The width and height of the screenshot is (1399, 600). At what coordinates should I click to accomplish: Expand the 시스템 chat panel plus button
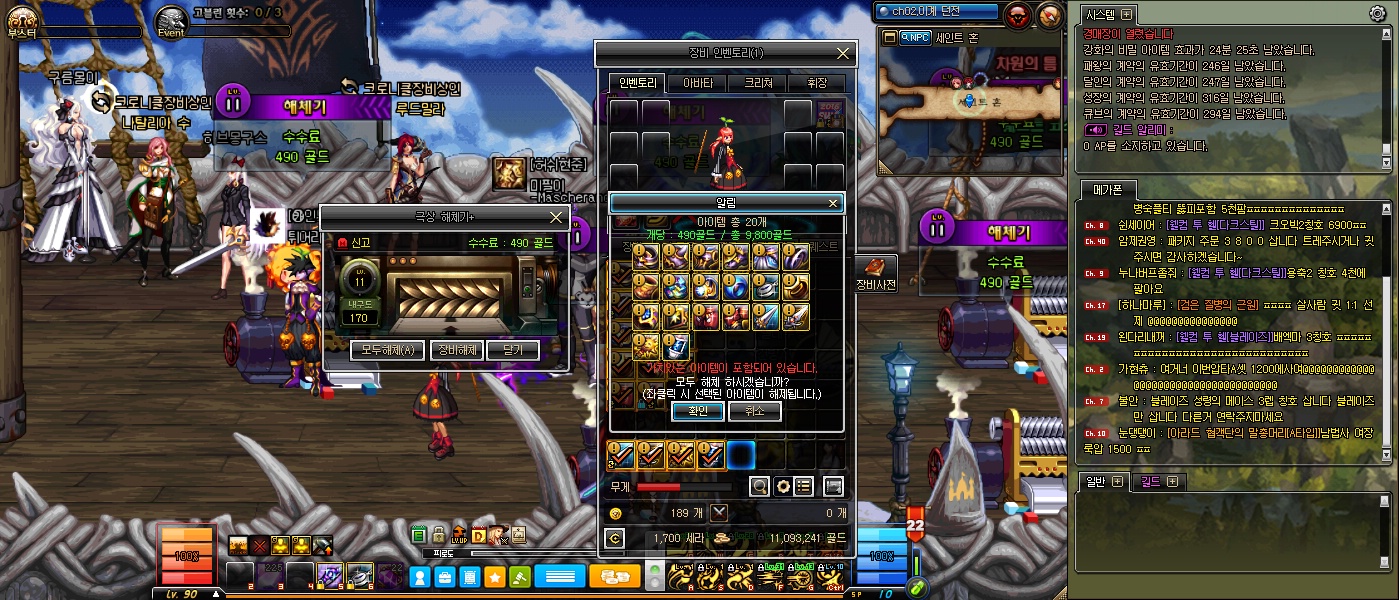[x=1127, y=14]
